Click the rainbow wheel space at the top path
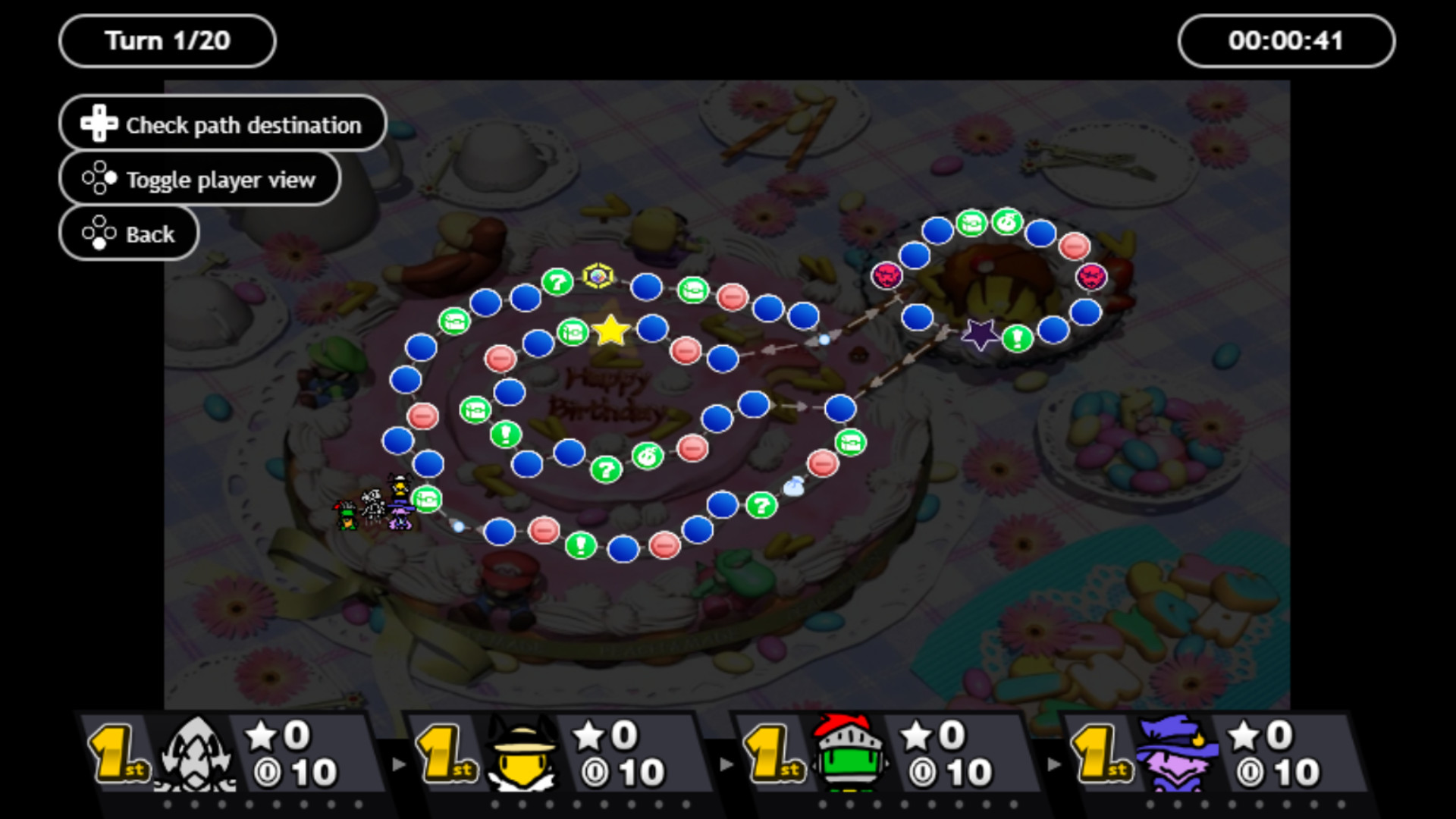This screenshot has width=1456, height=819. [597, 276]
